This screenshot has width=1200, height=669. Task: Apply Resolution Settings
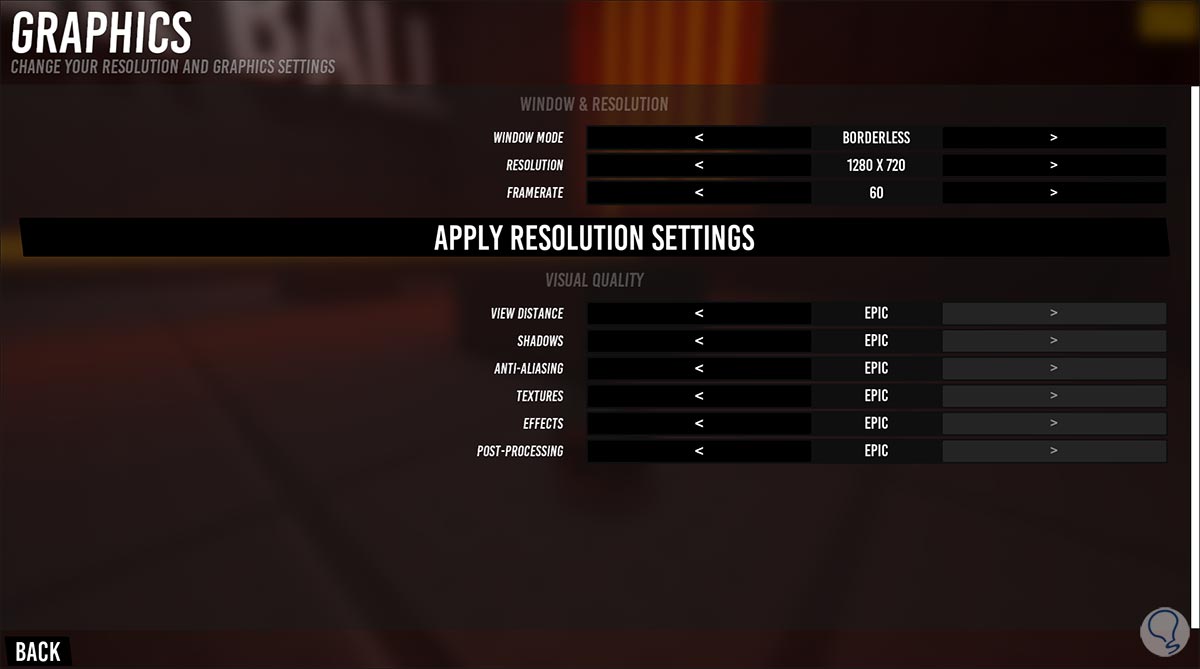[594, 238]
